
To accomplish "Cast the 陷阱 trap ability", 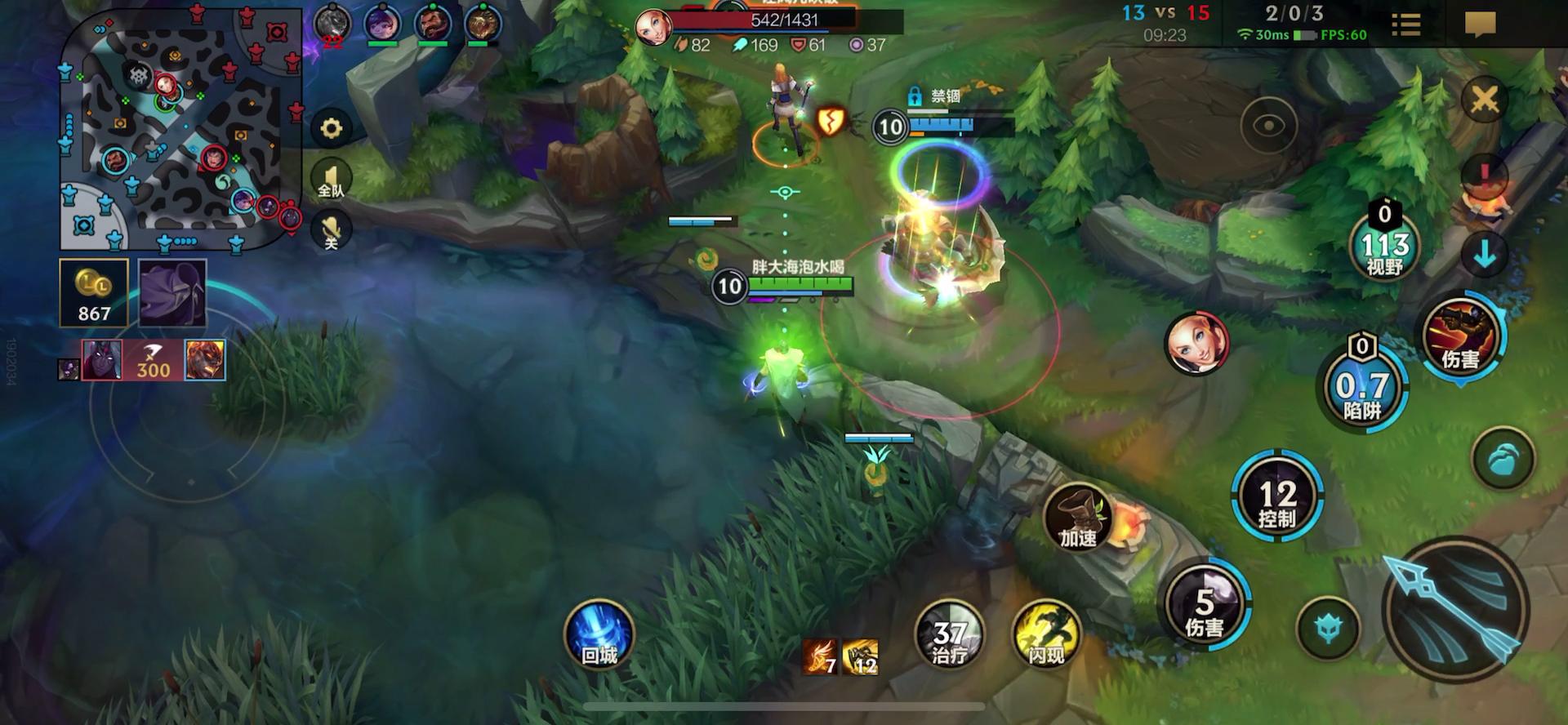I will (x=1362, y=389).
